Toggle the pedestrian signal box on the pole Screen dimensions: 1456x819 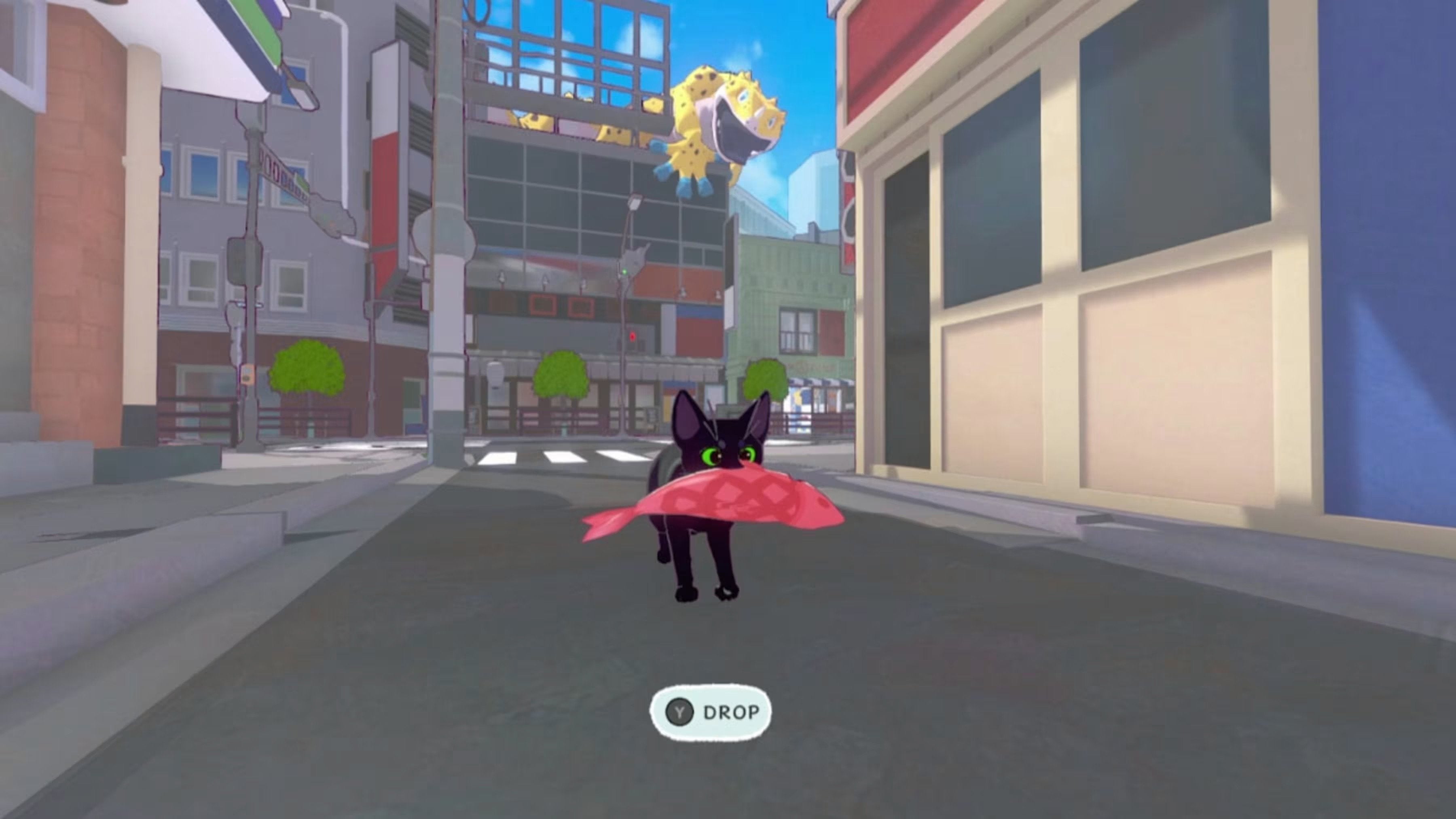(x=245, y=261)
